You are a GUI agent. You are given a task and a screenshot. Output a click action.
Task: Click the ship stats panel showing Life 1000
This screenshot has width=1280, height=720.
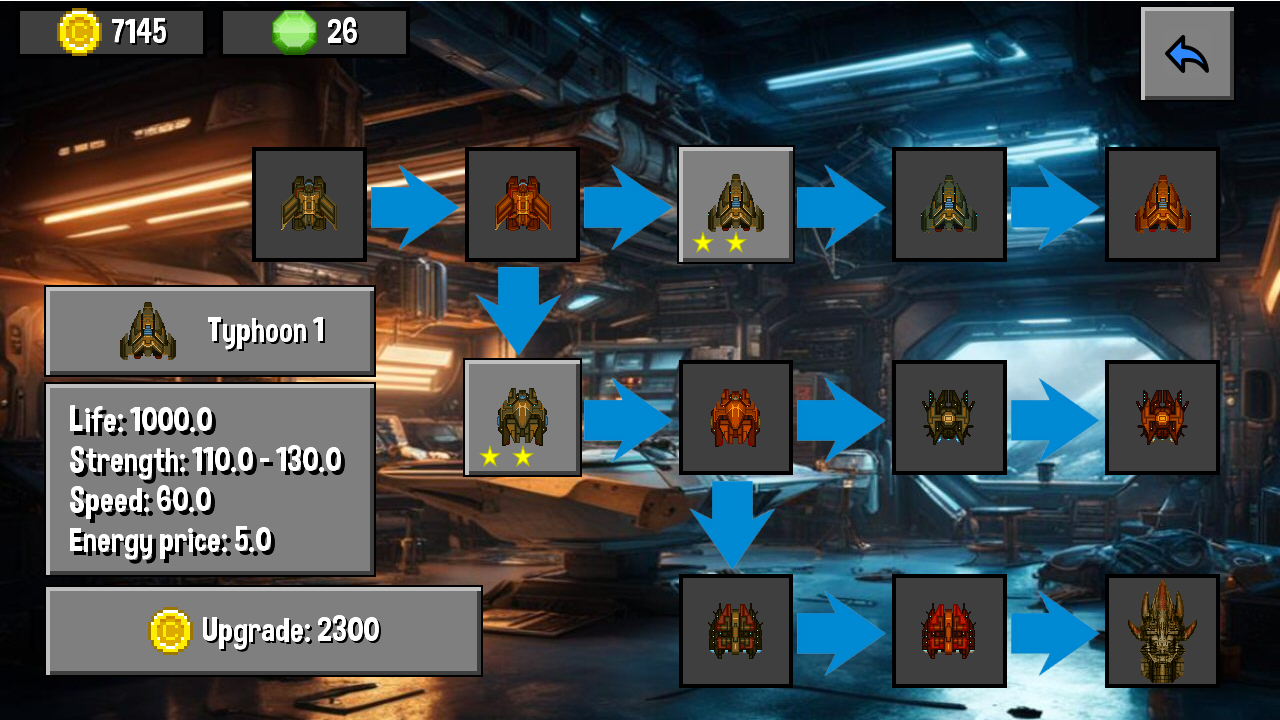pos(207,480)
